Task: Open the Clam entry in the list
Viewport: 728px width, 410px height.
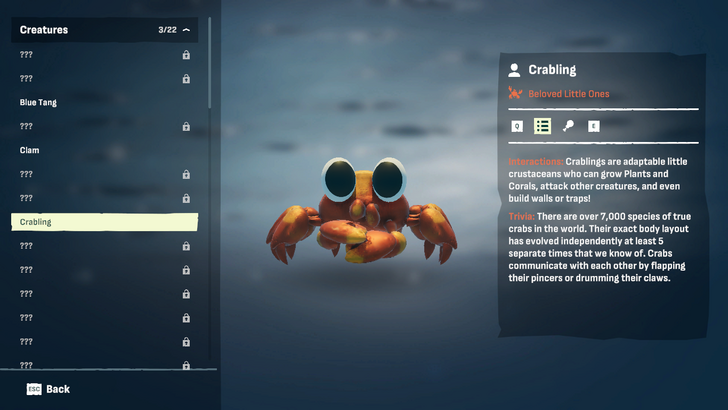Action: (x=104, y=150)
